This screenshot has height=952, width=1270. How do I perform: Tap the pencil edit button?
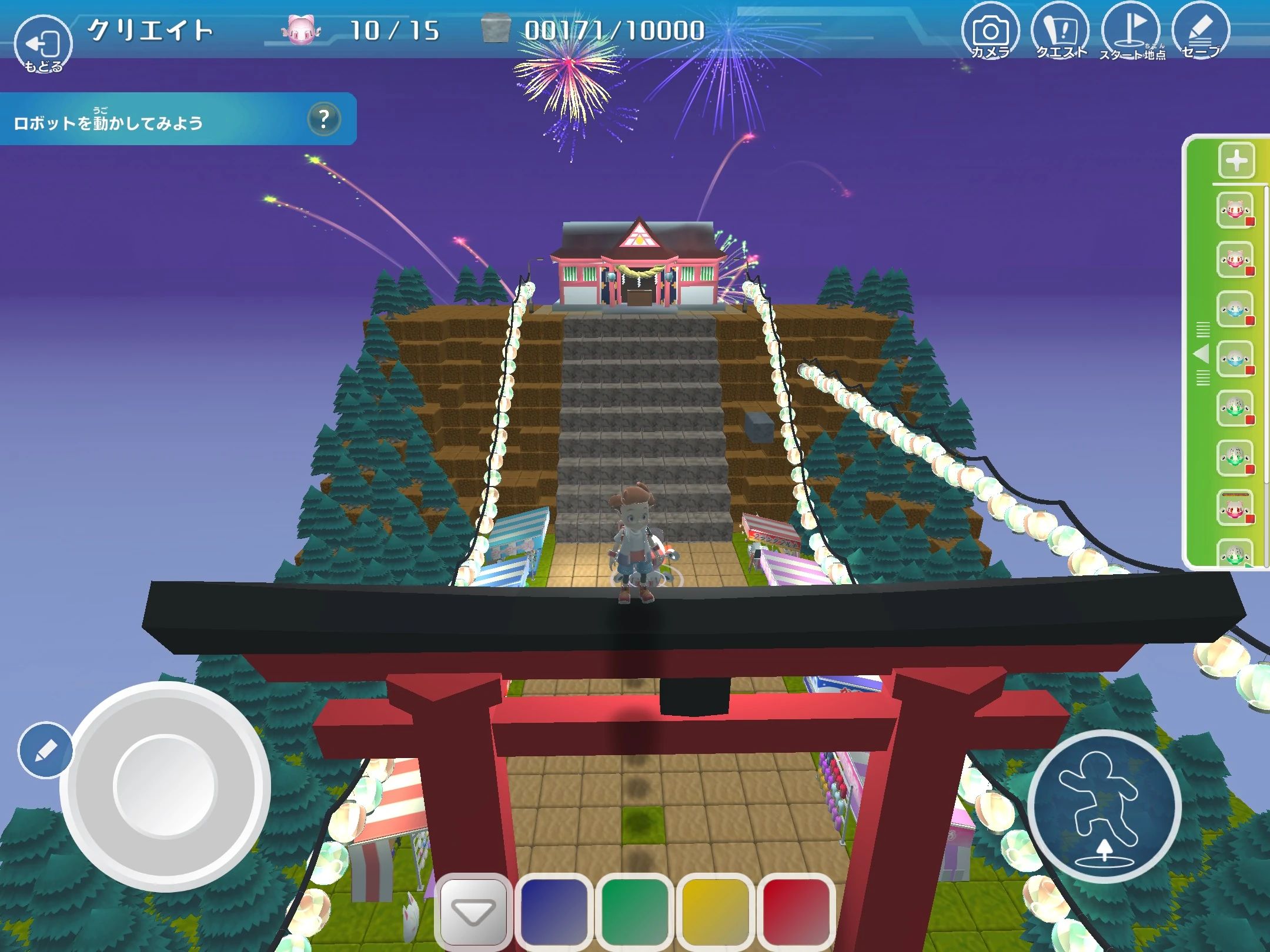click(x=45, y=750)
